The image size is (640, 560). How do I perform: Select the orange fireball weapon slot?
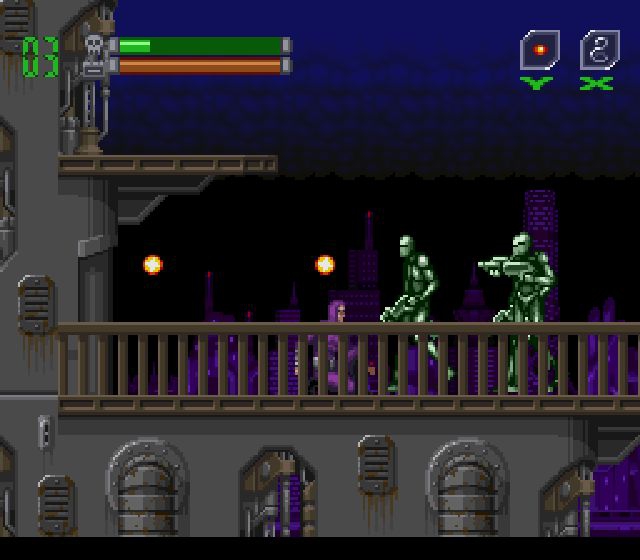click(539, 50)
